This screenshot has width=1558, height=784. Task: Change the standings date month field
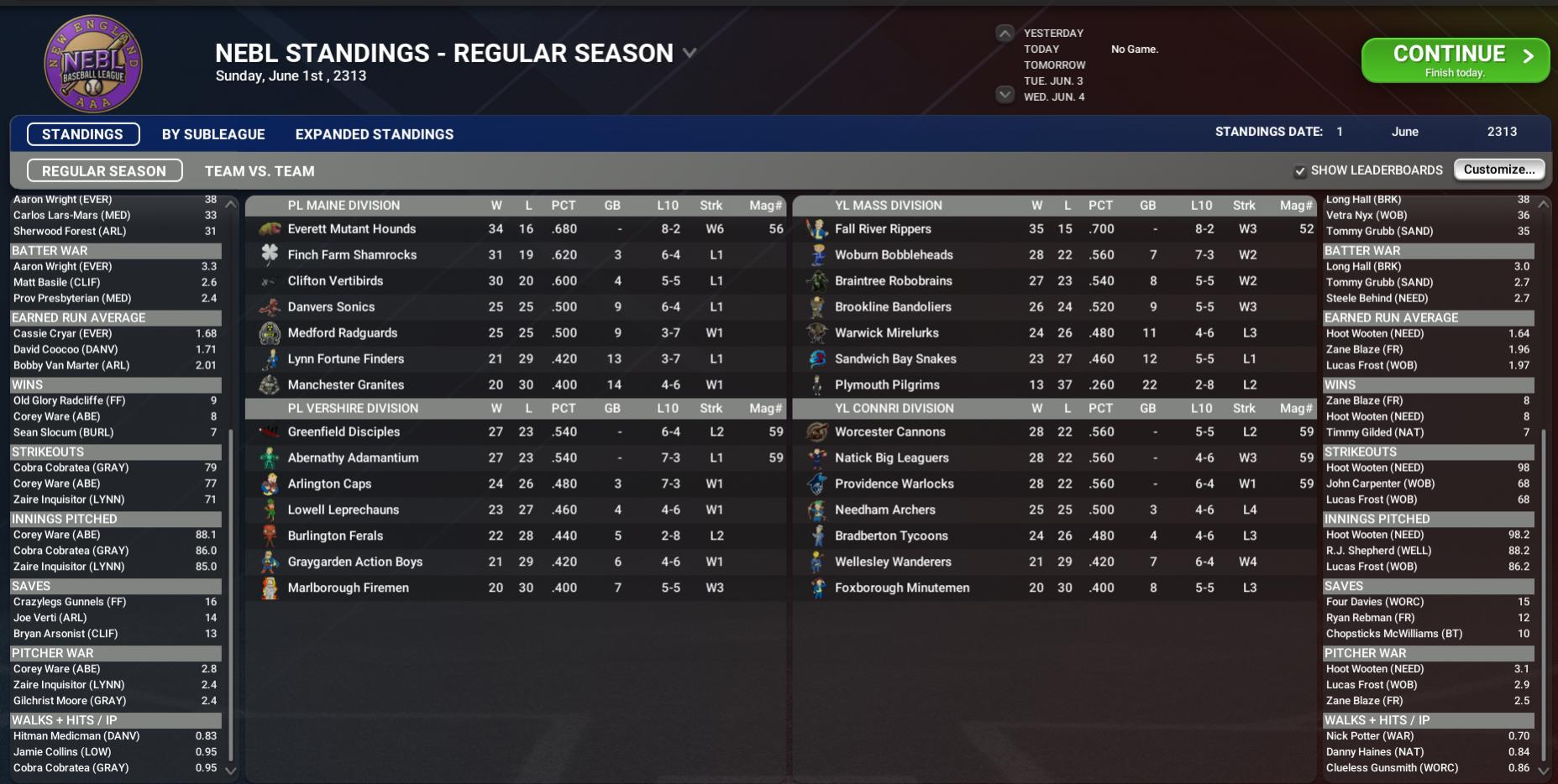pyautogui.click(x=1404, y=132)
